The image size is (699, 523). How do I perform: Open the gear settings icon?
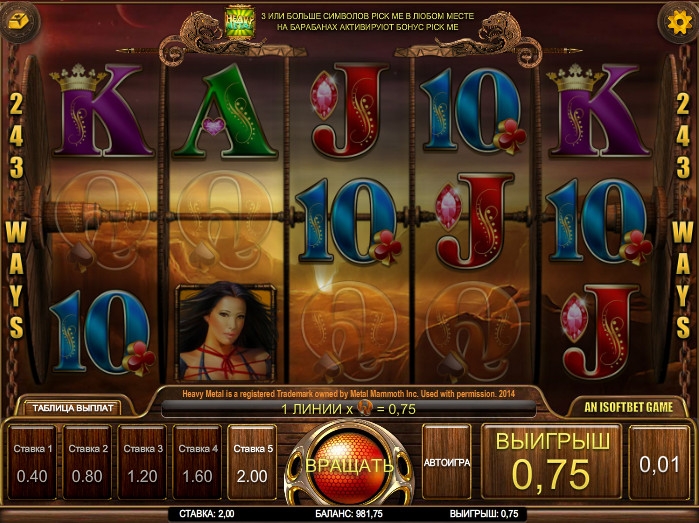pos(676,21)
